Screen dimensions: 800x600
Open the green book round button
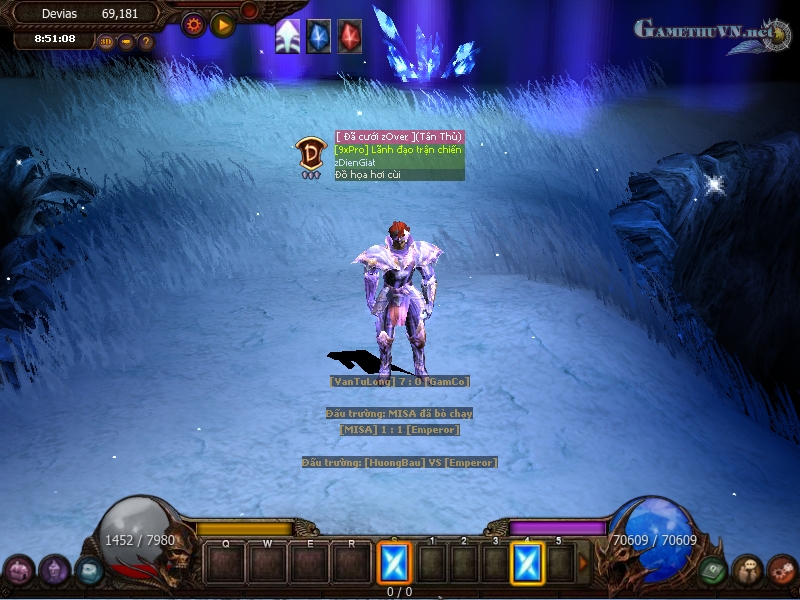tap(712, 571)
